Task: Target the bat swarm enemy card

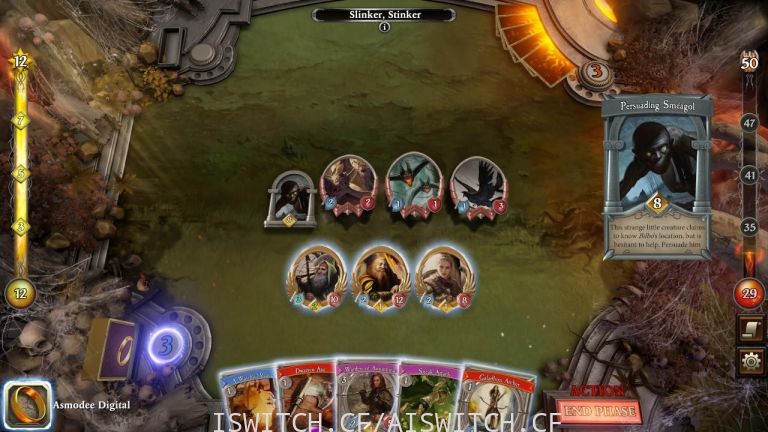Action: [x=413, y=182]
